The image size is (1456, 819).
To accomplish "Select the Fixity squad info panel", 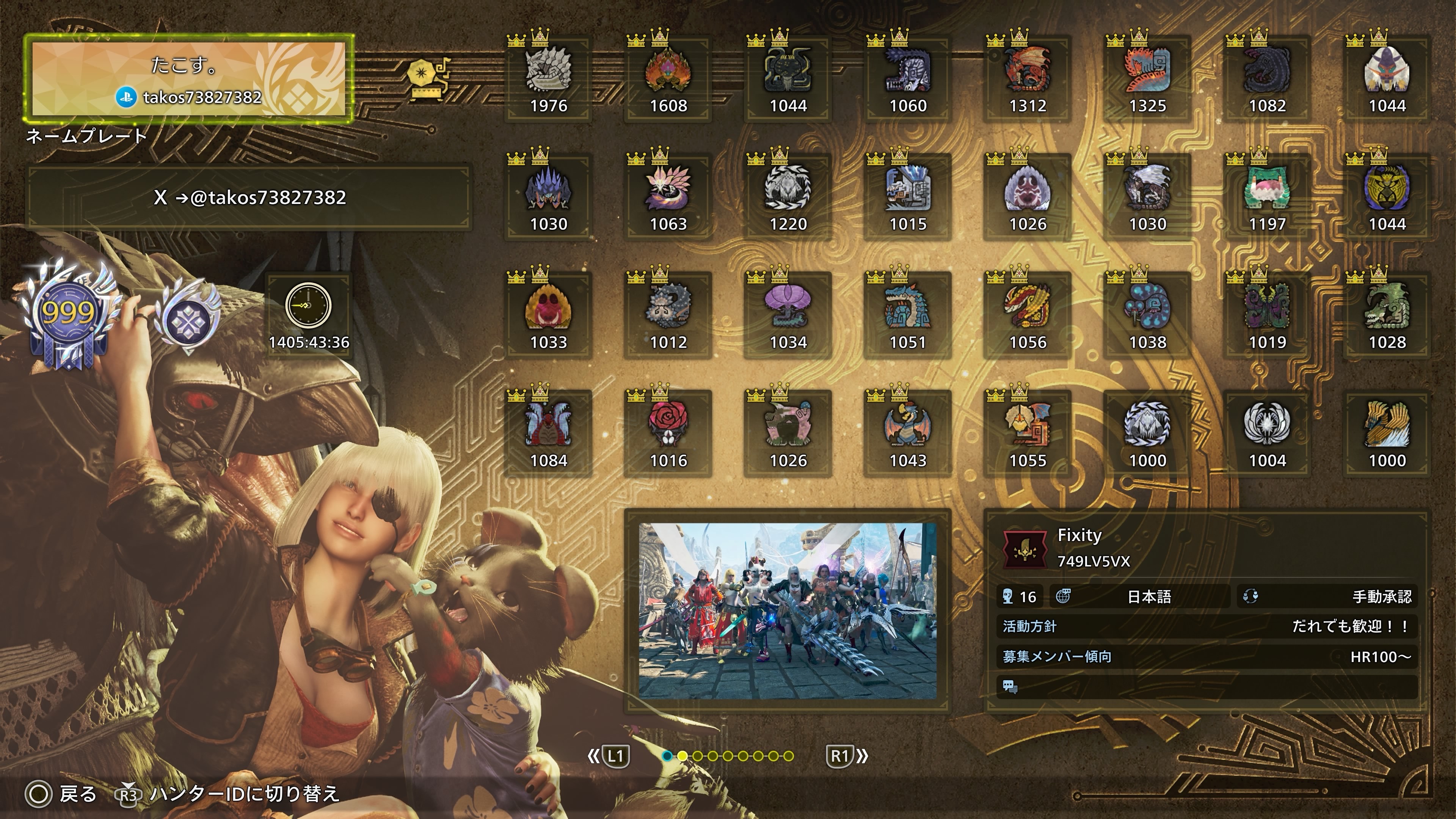I will click(1207, 610).
